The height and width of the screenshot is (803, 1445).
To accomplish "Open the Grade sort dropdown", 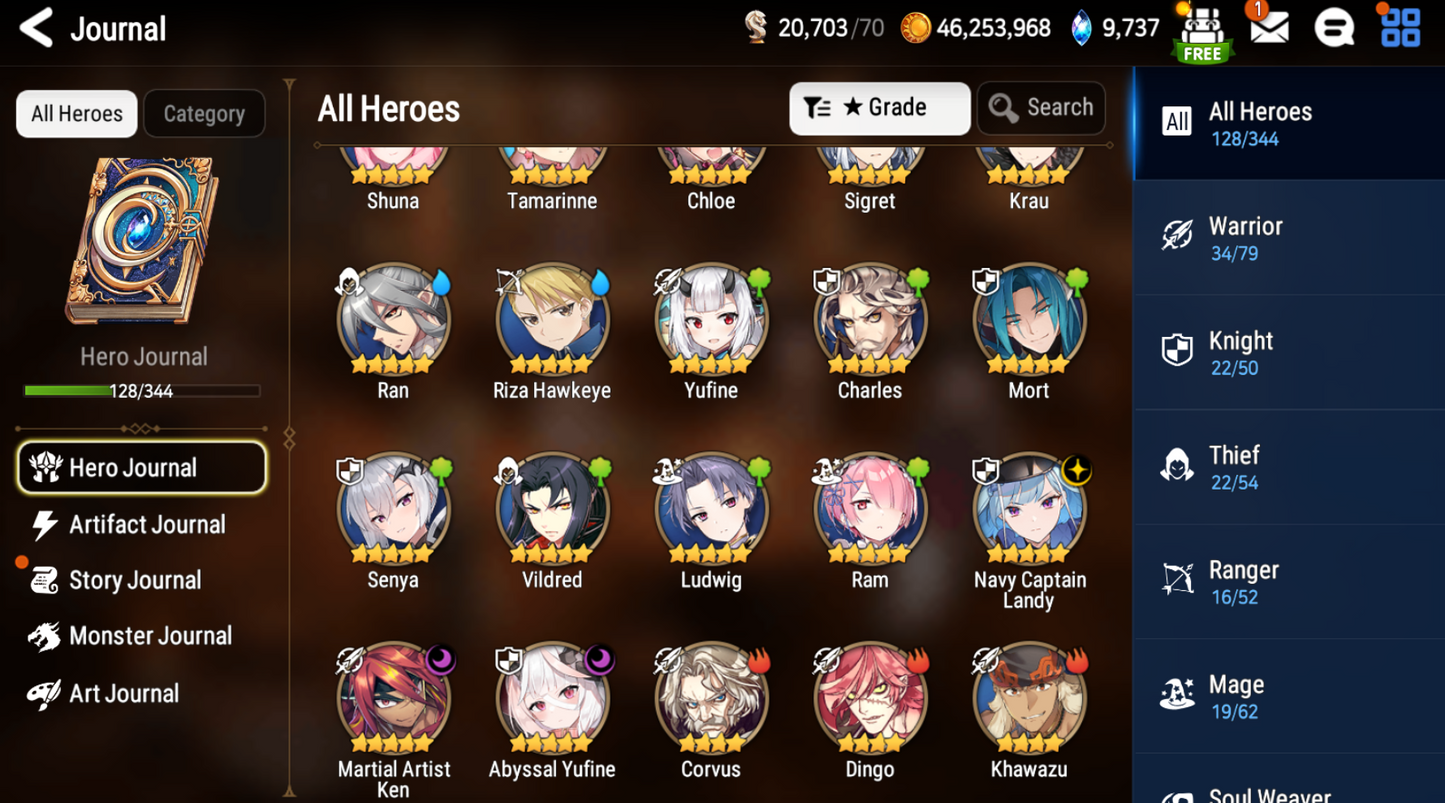I will pyautogui.click(x=879, y=108).
